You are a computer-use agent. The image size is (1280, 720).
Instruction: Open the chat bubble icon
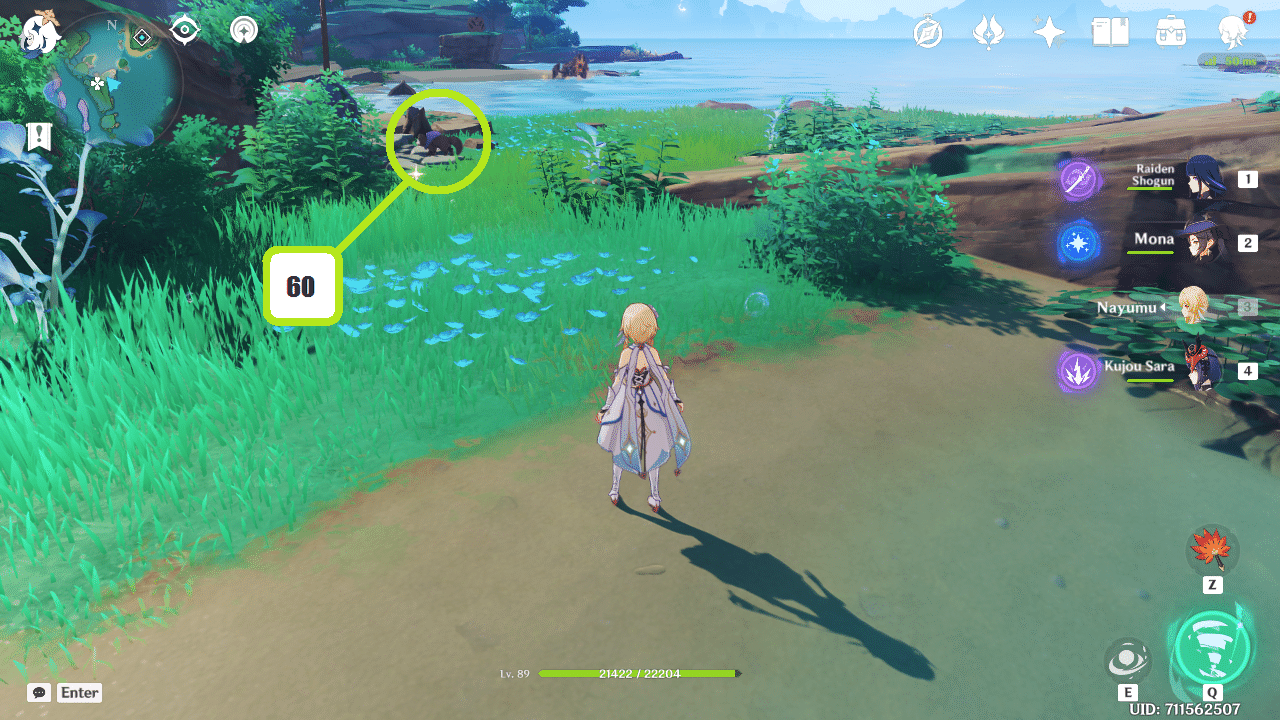38,692
